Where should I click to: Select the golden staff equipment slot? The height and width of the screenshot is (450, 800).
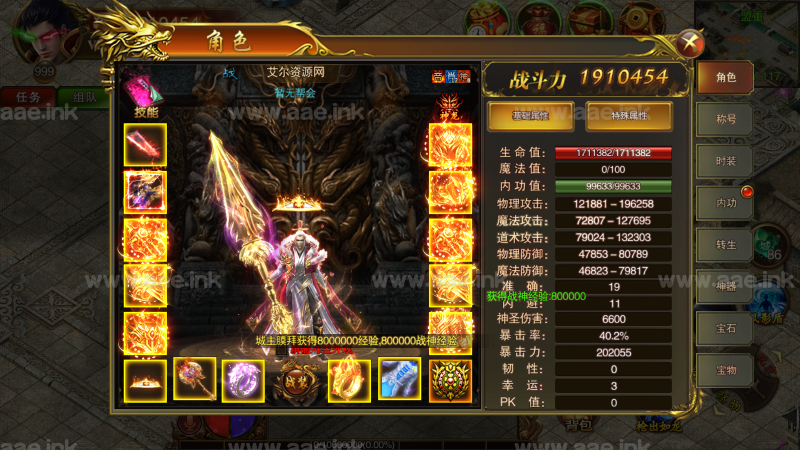(194, 380)
